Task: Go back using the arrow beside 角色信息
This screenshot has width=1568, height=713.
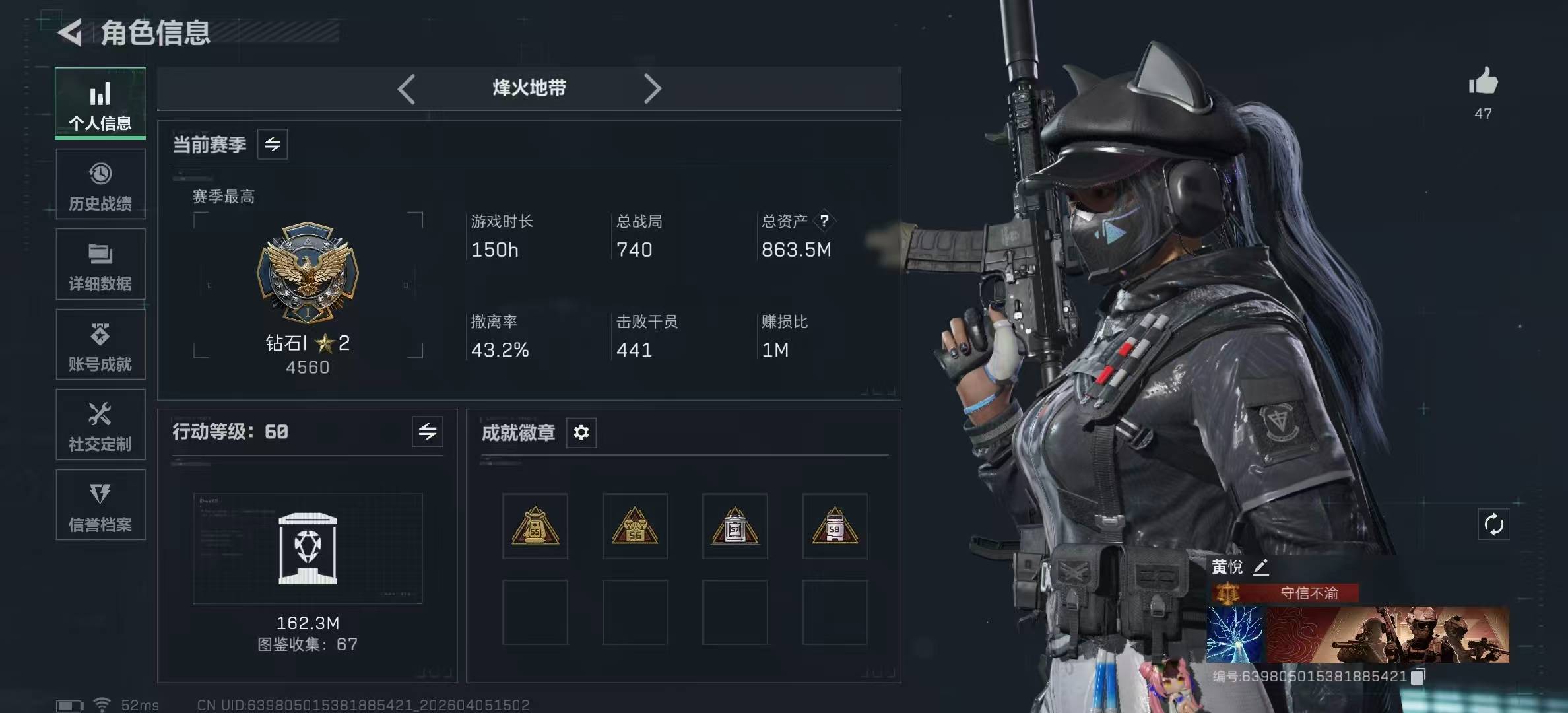Action: 71,32
